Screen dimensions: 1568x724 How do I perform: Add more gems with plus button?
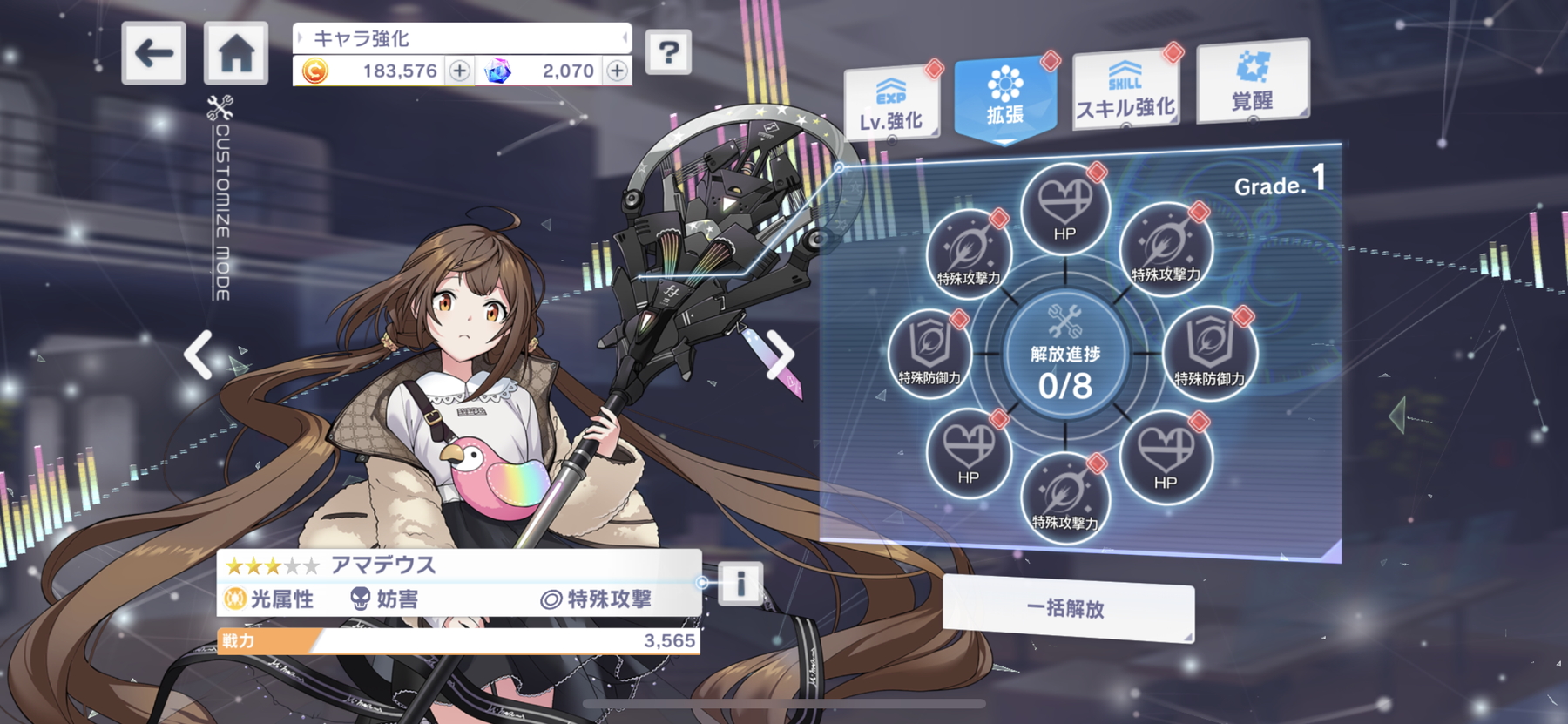[x=617, y=71]
